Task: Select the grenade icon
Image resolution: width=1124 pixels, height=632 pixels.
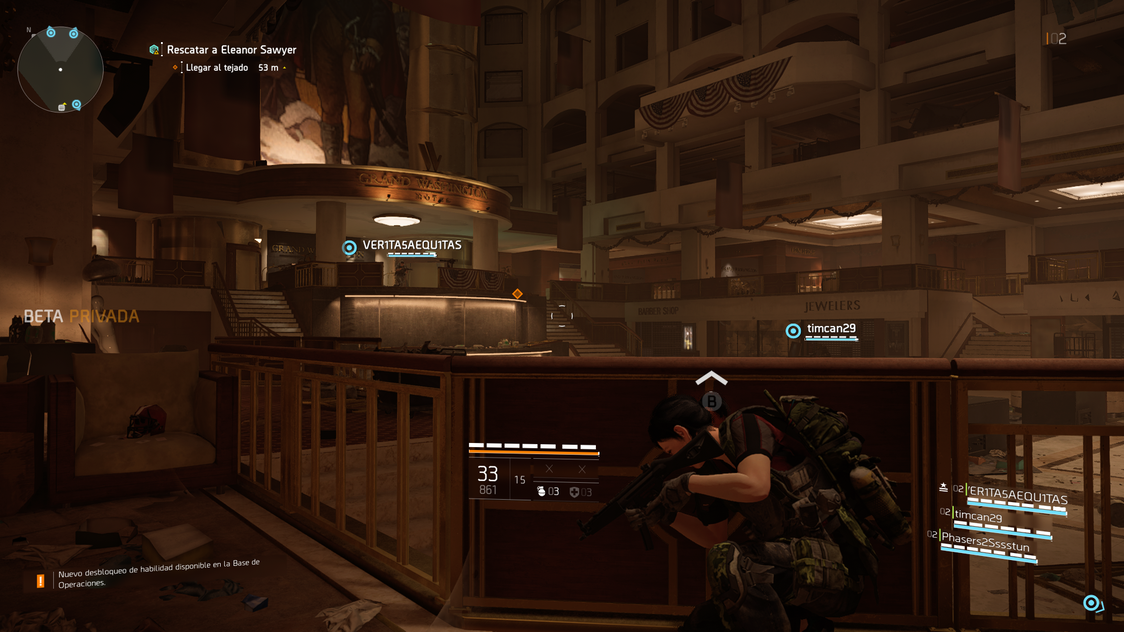Action: click(x=542, y=492)
